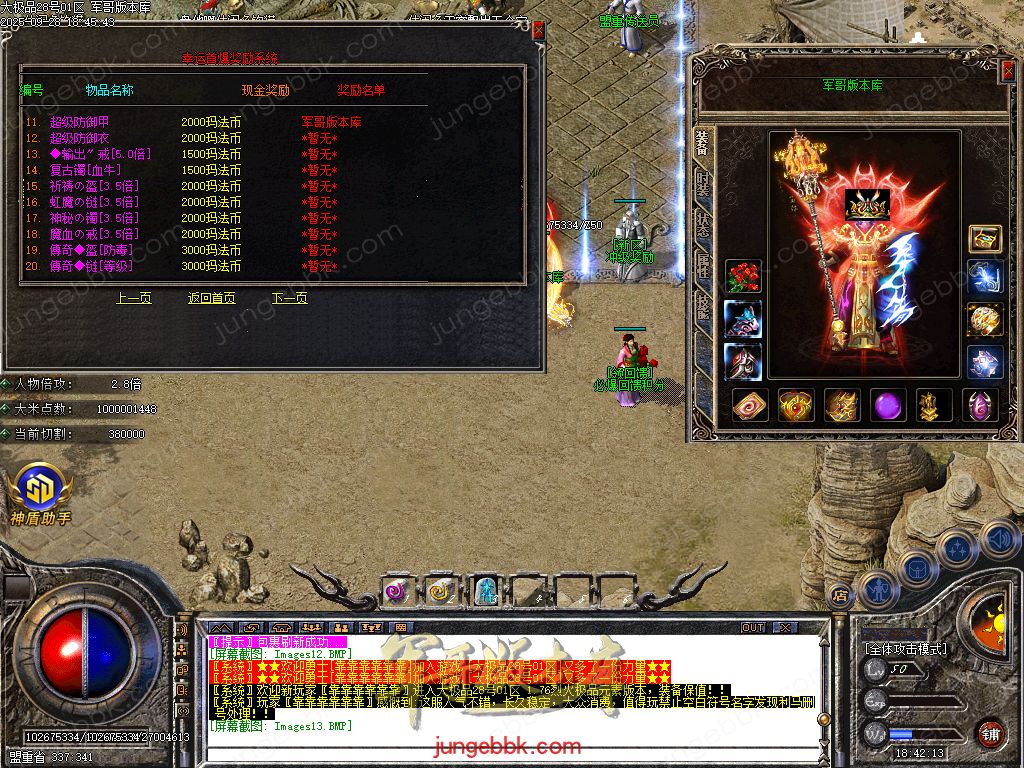The width and height of the screenshot is (1024, 768).
Task: Return to the home page (返回首页)
Action: pos(212,298)
